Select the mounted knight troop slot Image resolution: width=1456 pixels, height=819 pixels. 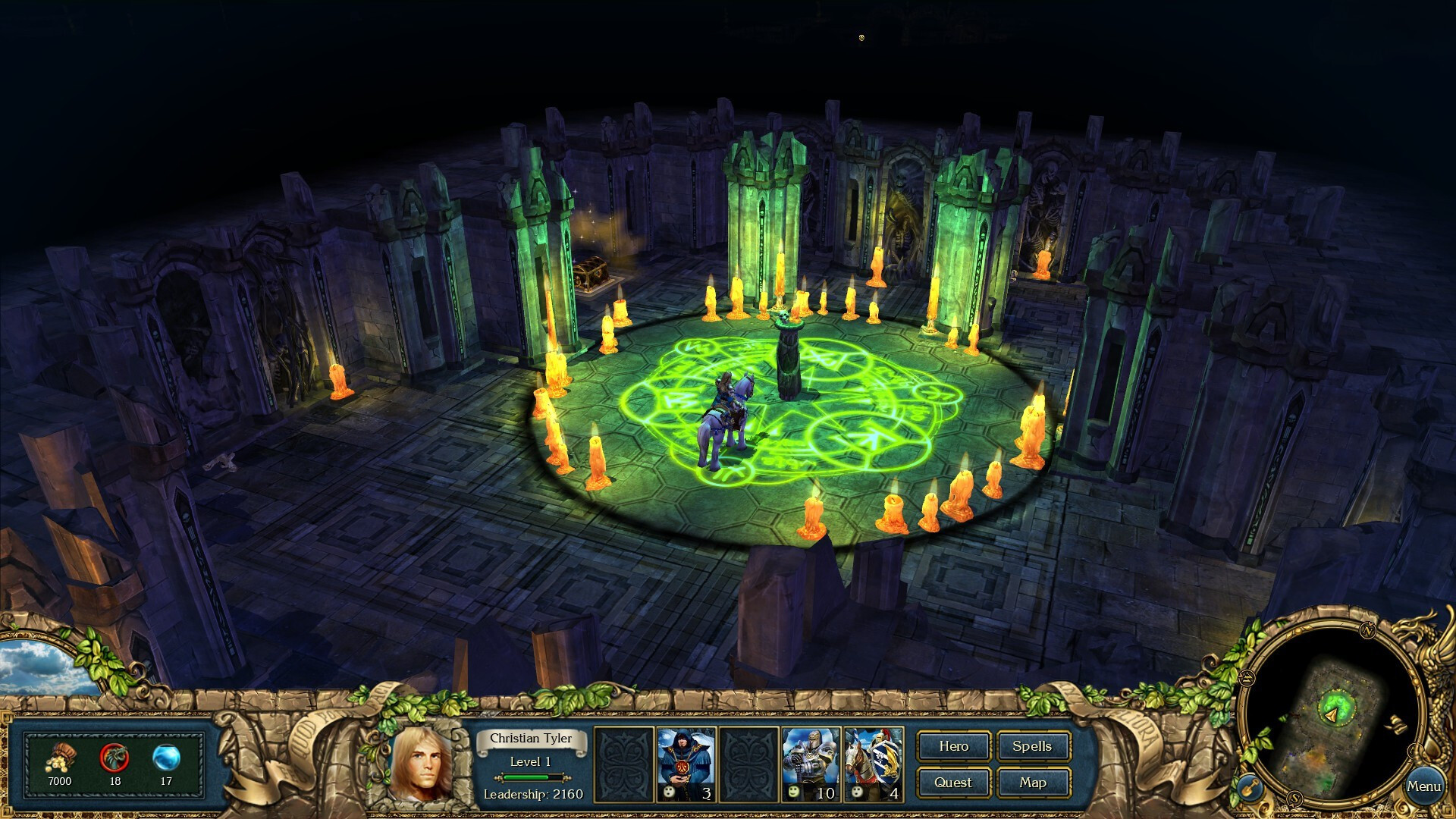point(873,763)
